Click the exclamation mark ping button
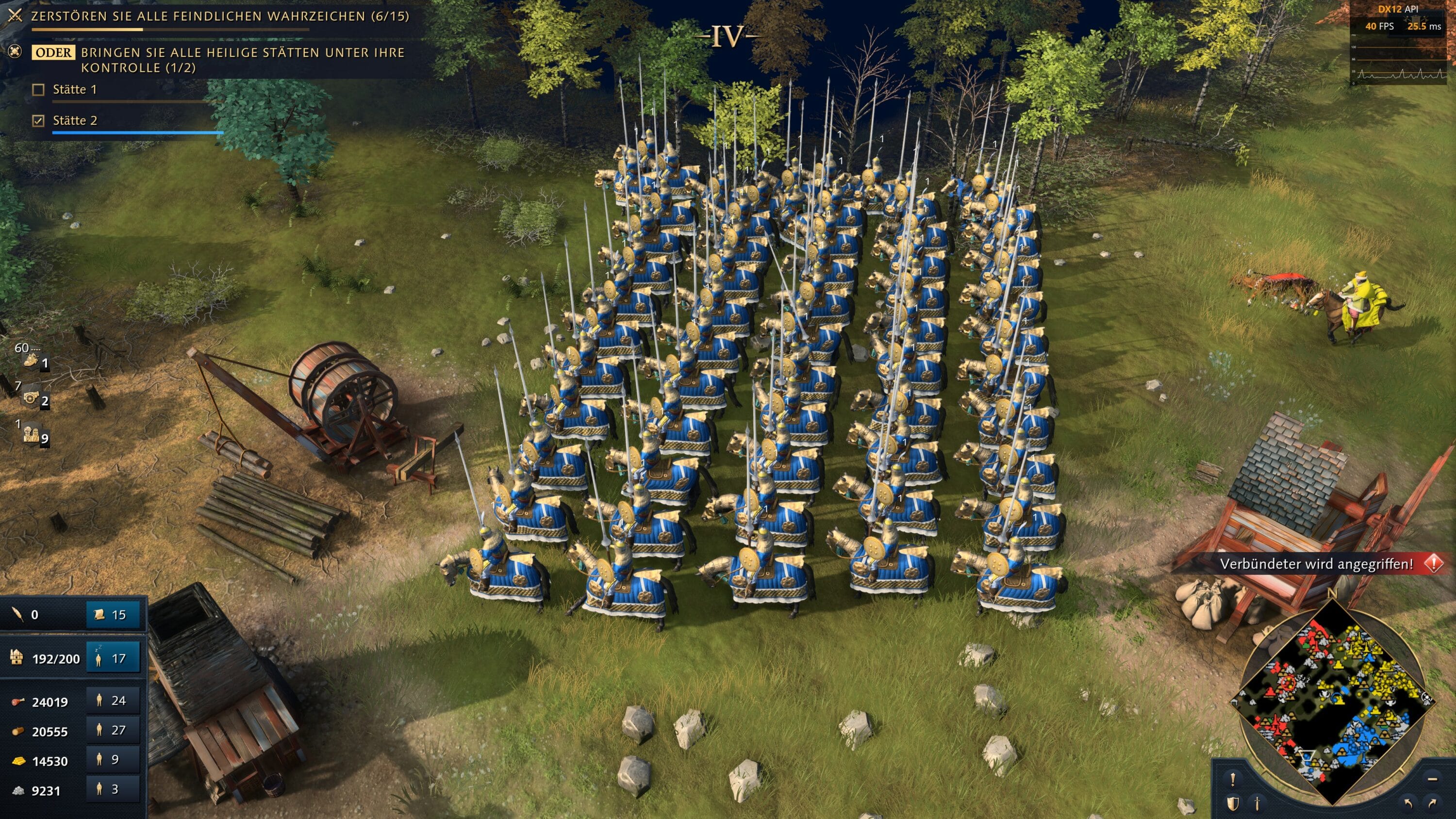Image resolution: width=1456 pixels, height=819 pixels. [1233, 779]
